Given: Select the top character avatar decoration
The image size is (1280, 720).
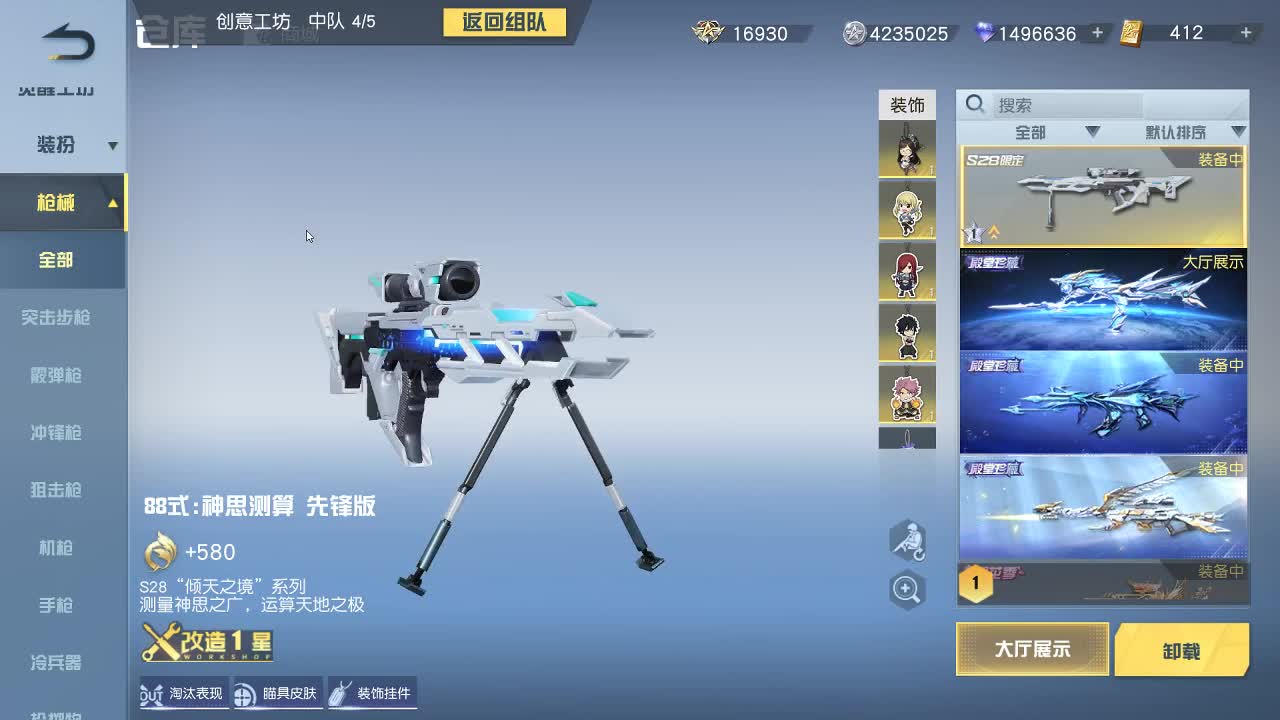Looking at the screenshot, I should point(907,148).
